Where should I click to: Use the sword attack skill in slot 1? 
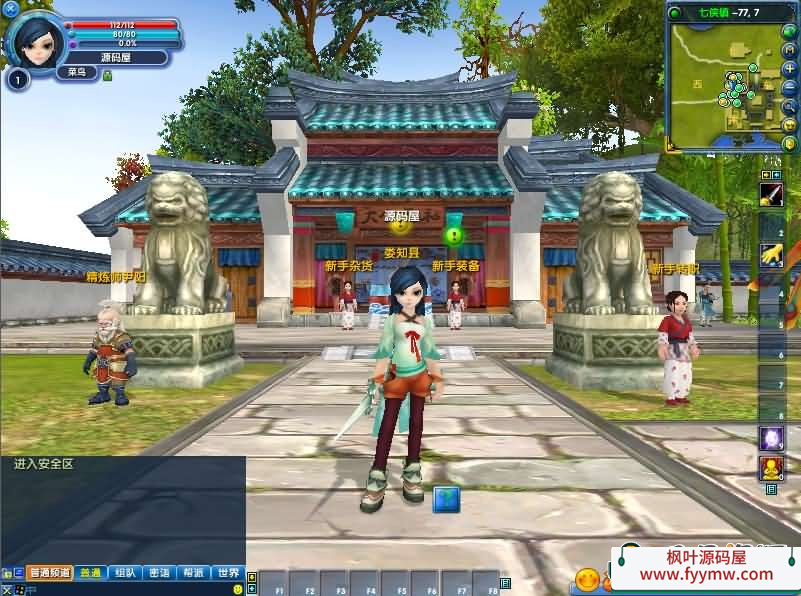770,196
